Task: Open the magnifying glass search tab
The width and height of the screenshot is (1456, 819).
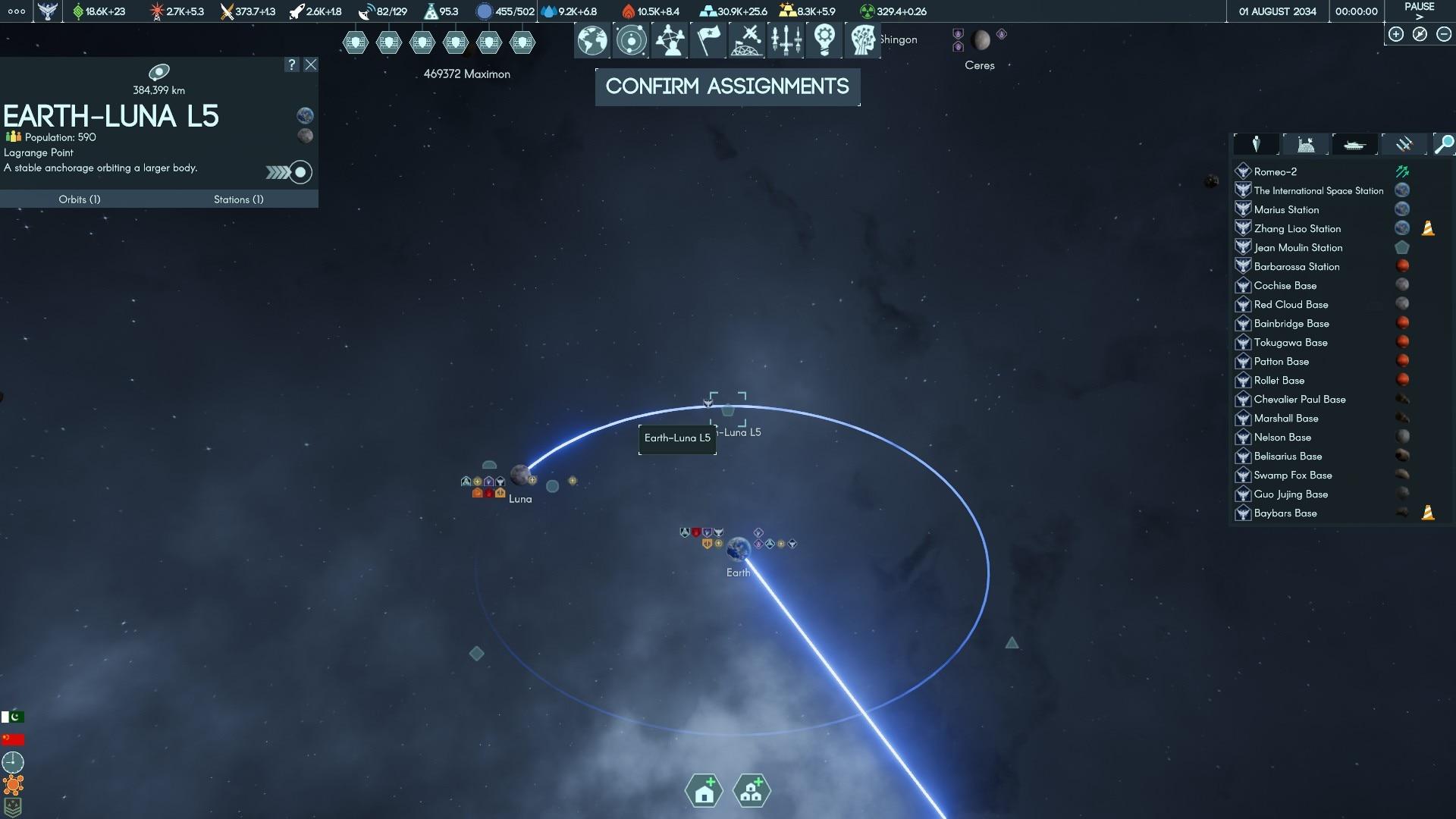Action: pos(1444,144)
